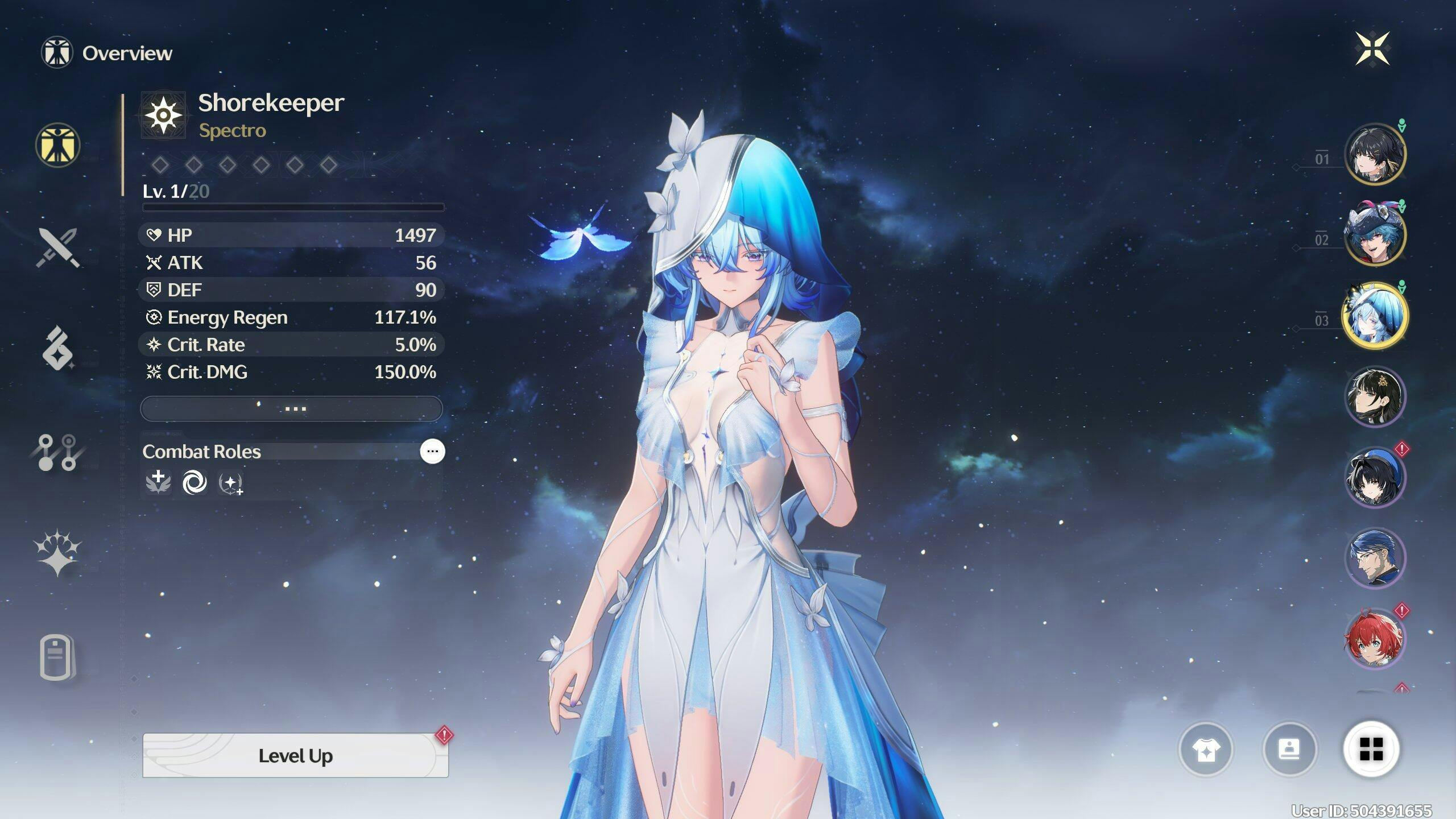The height and width of the screenshot is (819, 1456).
Task: Select the blue-beret character portrait
Action: (x=1375, y=477)
